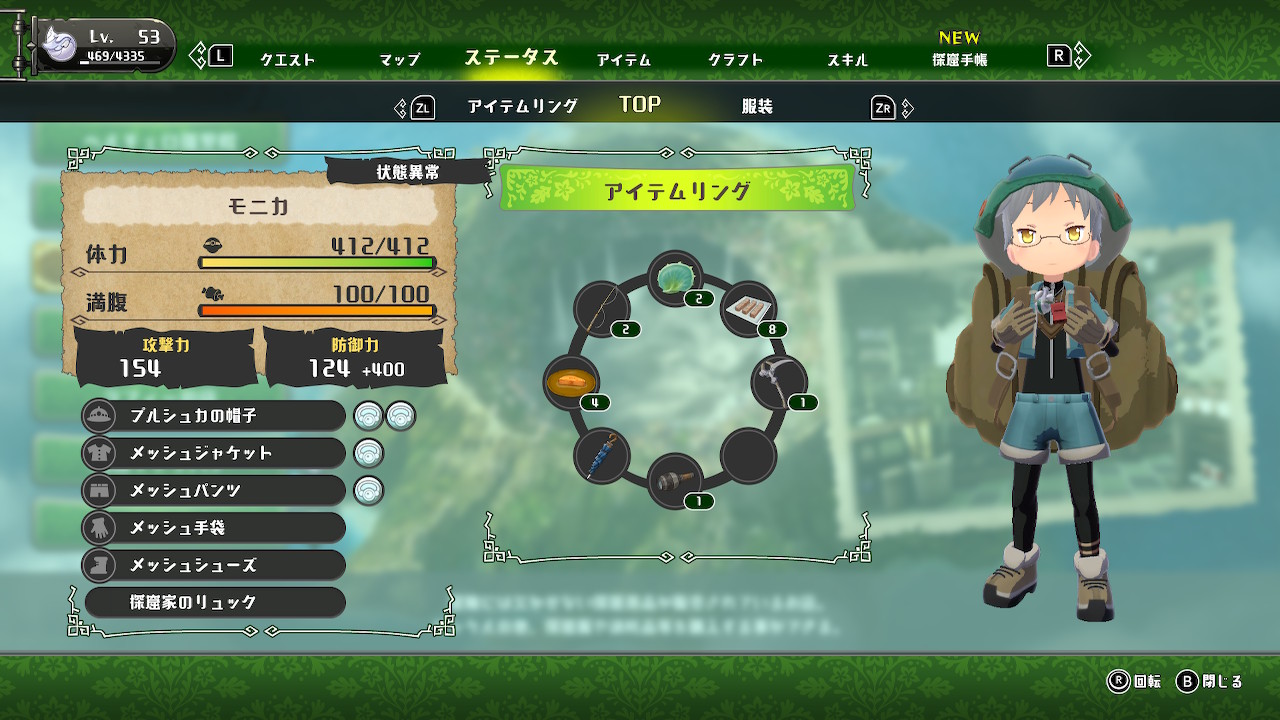The image size is (1280, 720).
Task: Select the プルシュカの帽子 hat equipment row
Action: coord(214,415)
